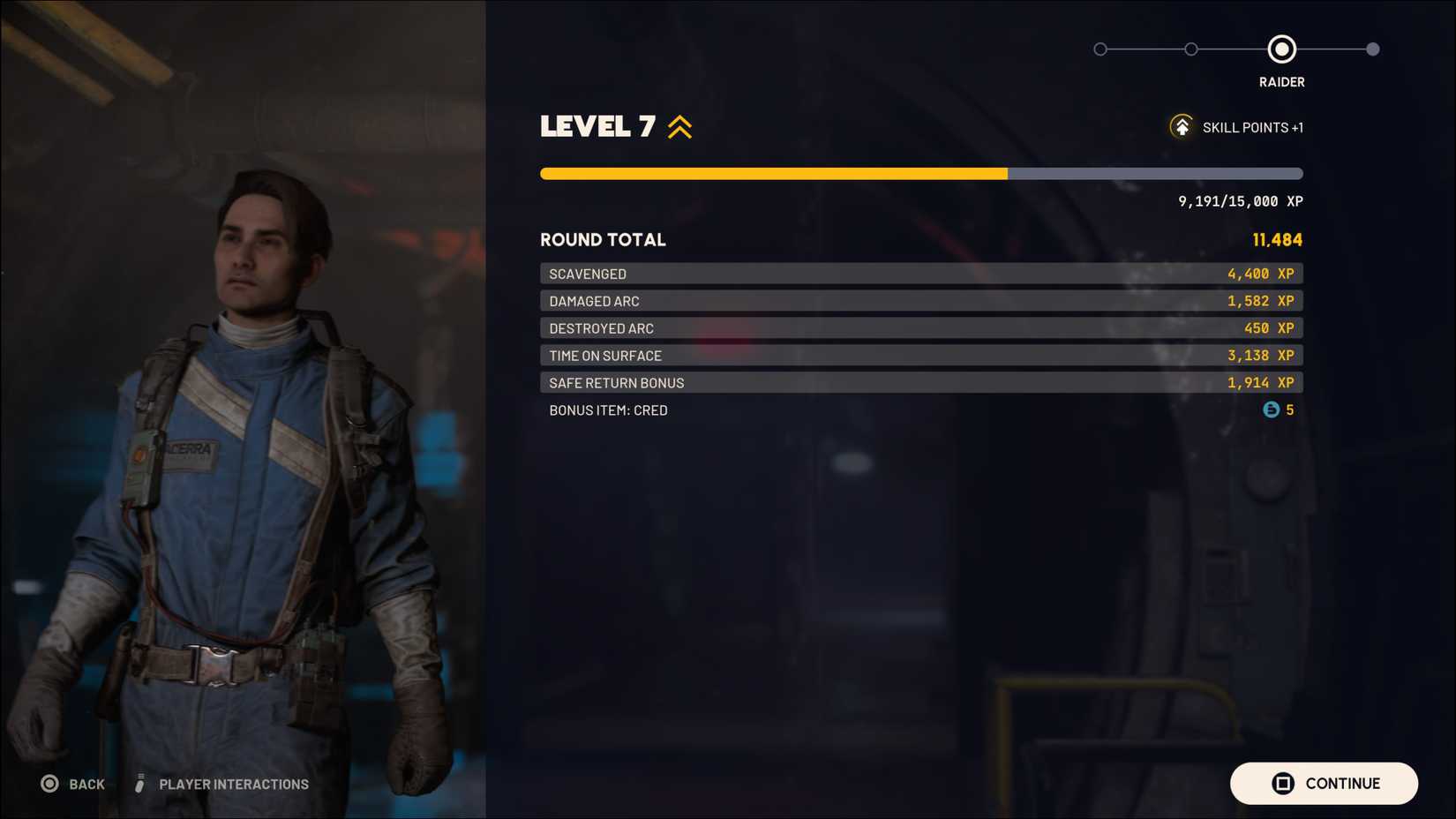Image resolution: width=1456 pixels, height=819 pixels.
Task: Select the Round Total header
Action: (x=604, y=239)
